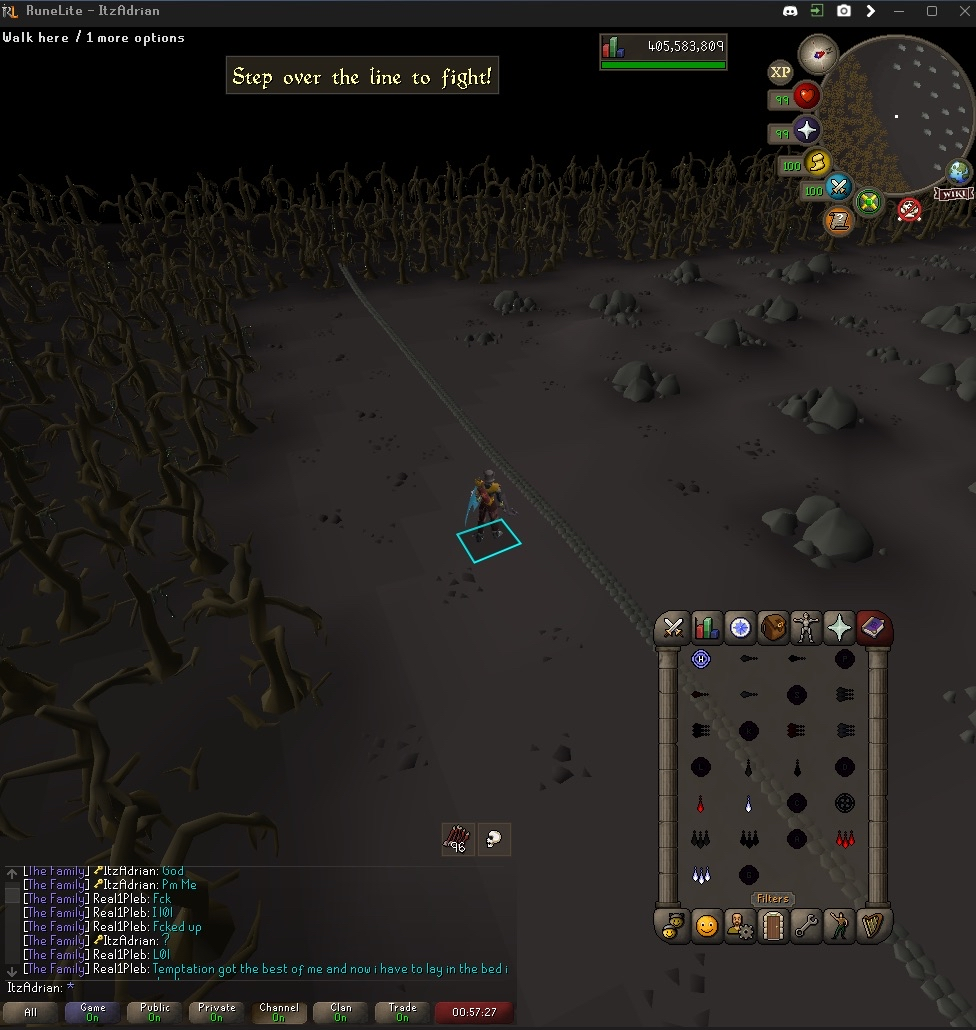Open the Inventory backpack tab
The height and width of the screenshot is (1030, 976).
tap(773, 628)
